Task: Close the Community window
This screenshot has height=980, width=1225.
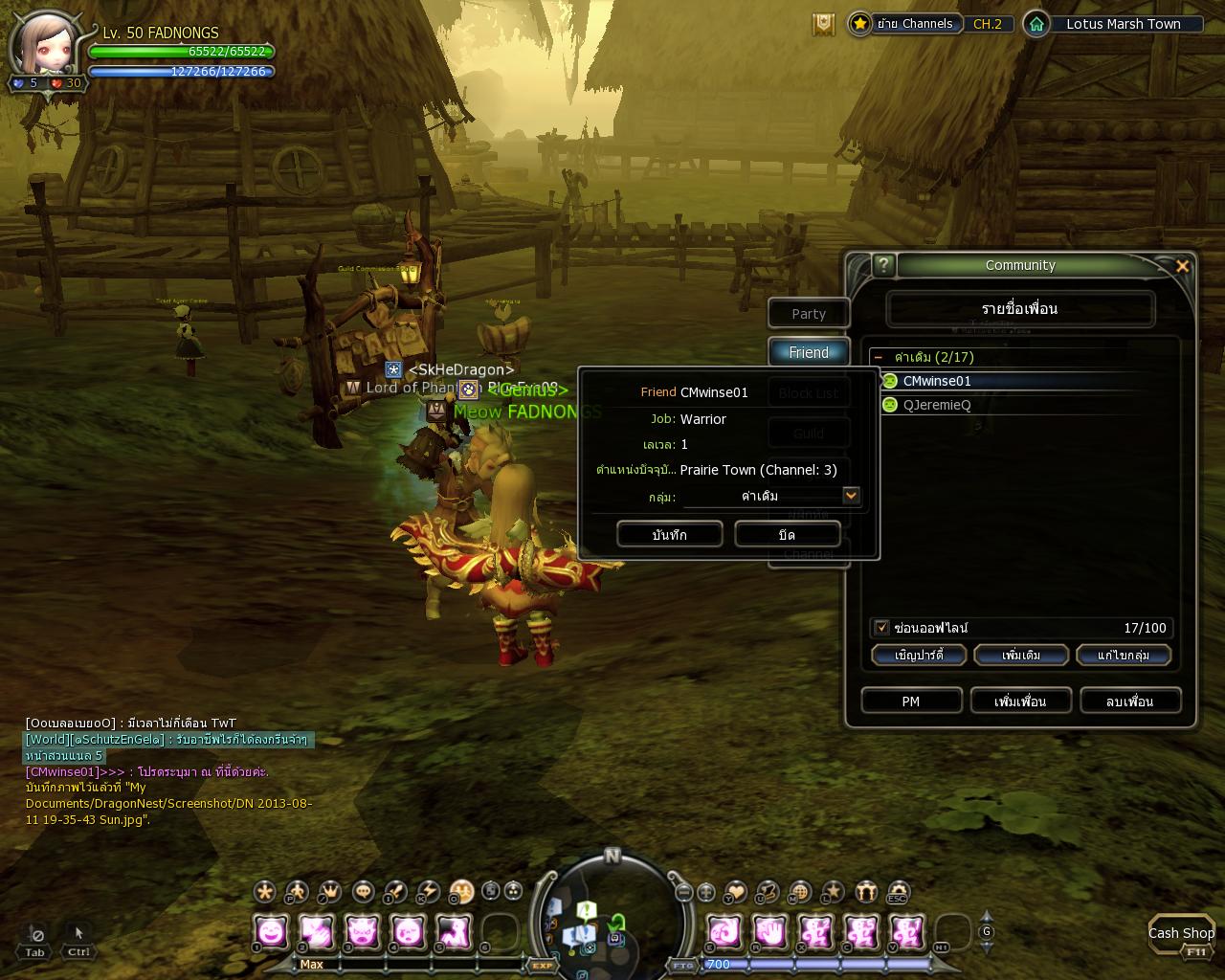Action: [1182, 266]
